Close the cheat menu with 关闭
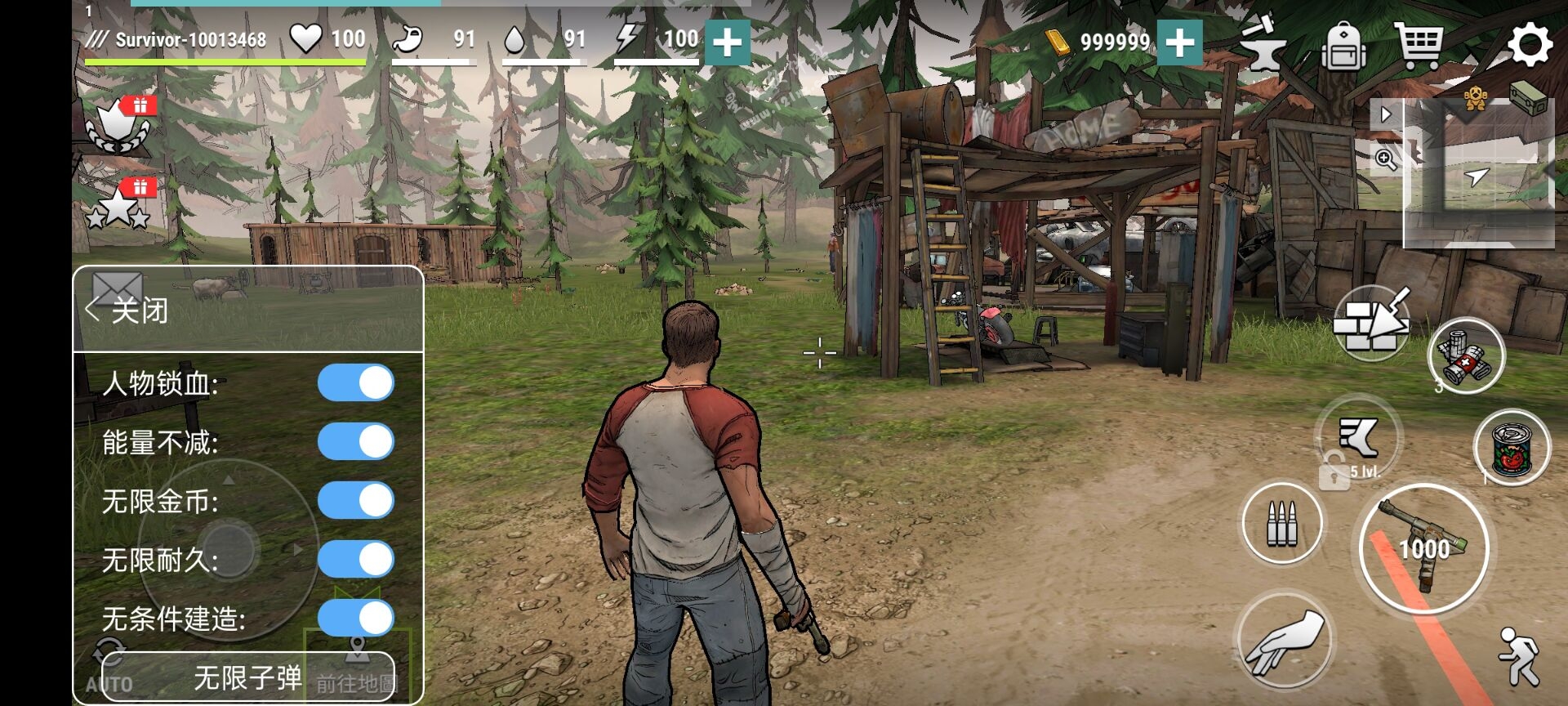 click(129, 311)
